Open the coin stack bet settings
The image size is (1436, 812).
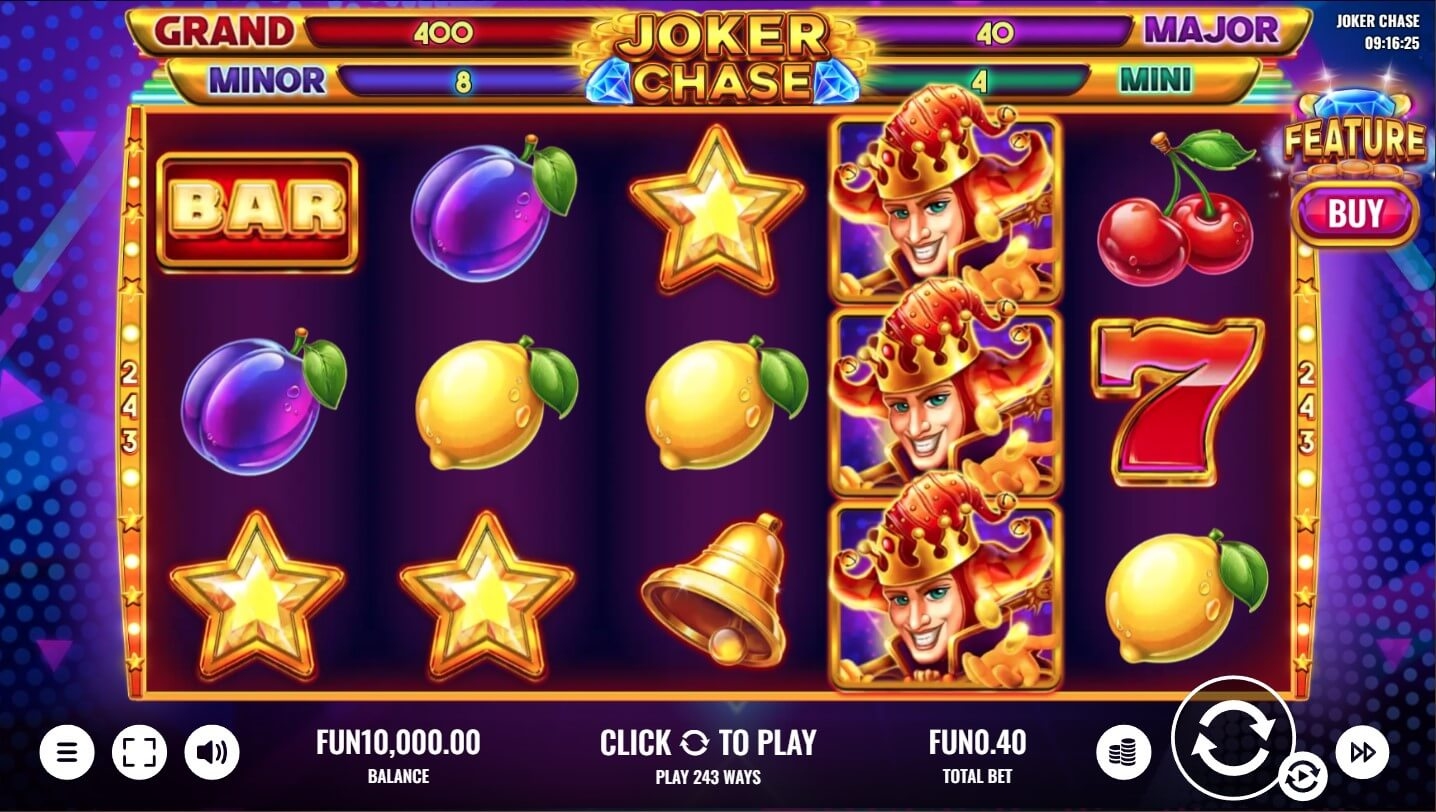1123,751
